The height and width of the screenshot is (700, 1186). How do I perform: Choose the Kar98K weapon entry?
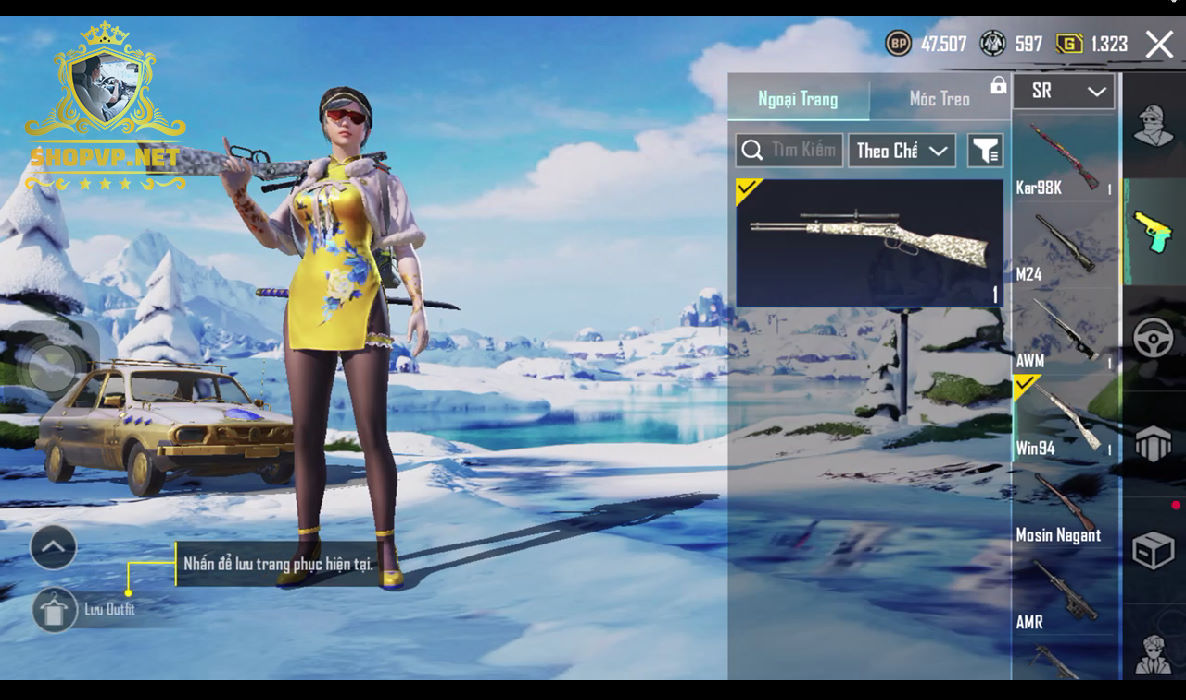[1065, 158]
